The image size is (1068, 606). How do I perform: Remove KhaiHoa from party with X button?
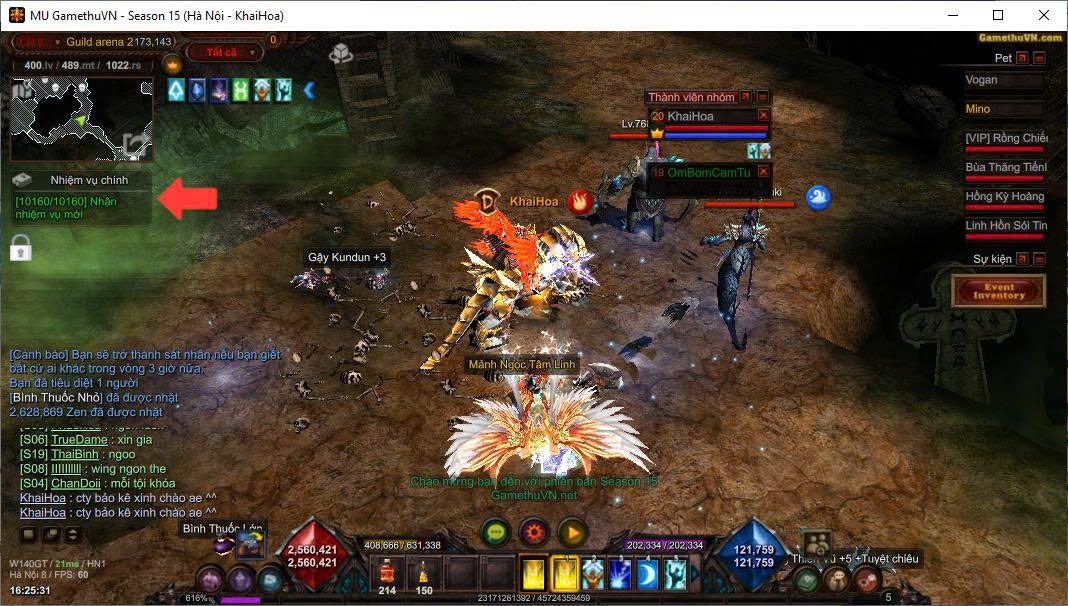click(x=764, y=116)
